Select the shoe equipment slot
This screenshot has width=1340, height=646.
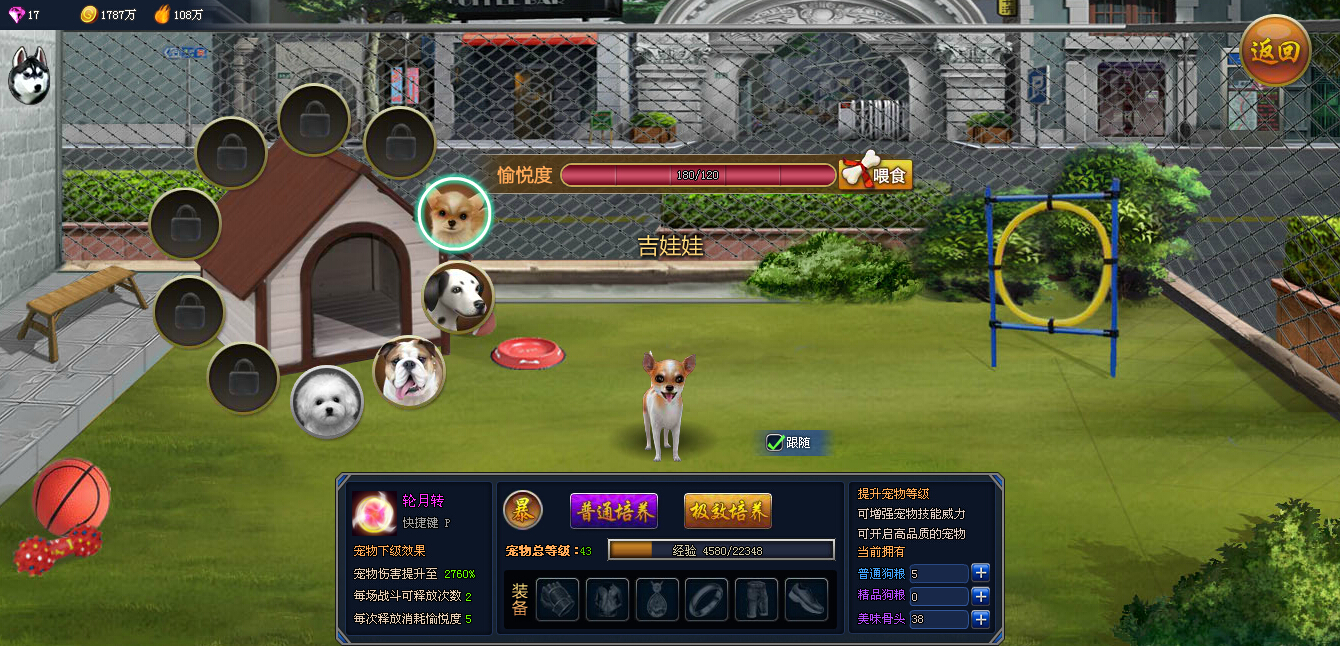[806, 599]
